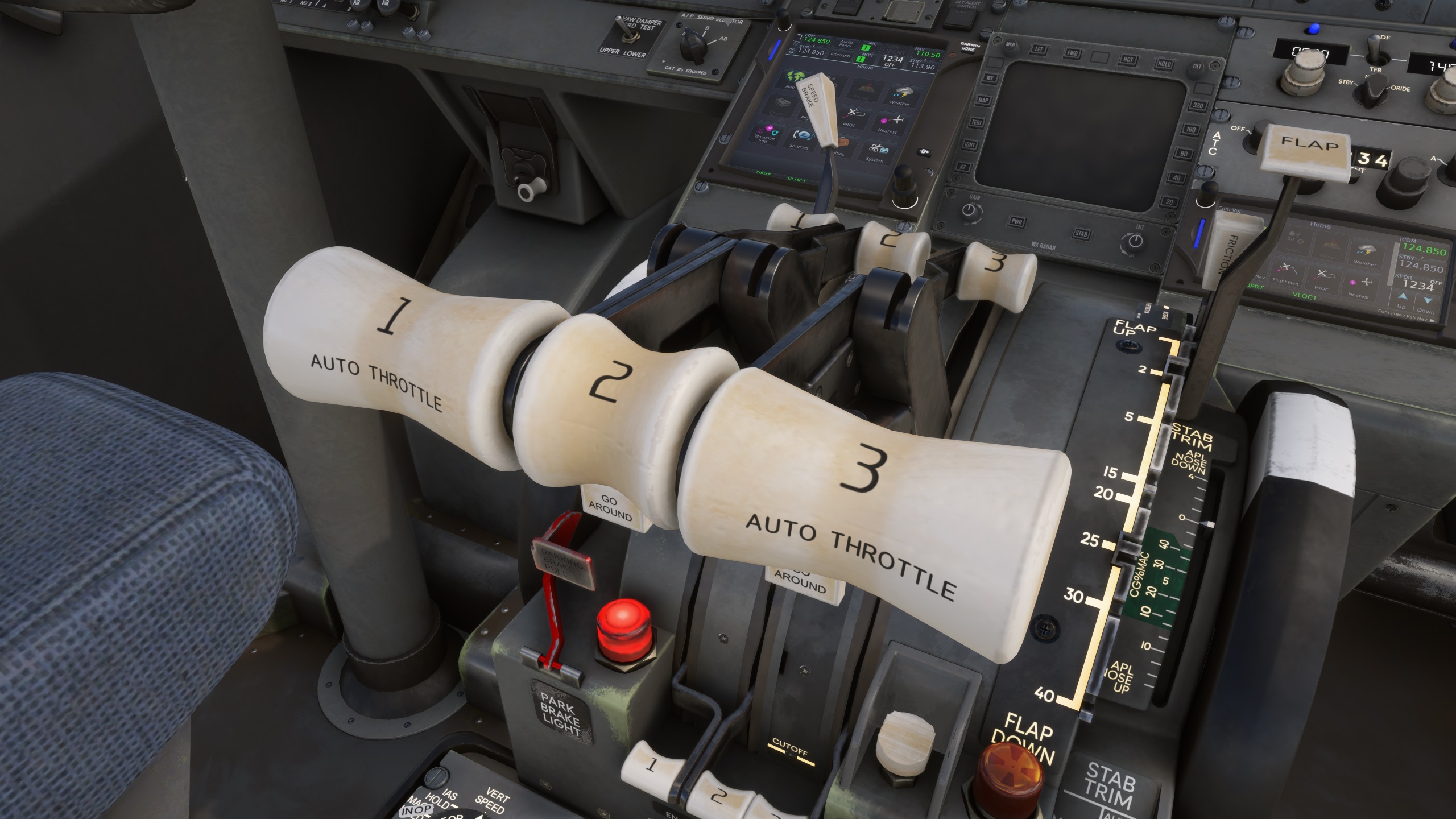Image resolution: width=1456 pixels, height=819 pixels.
Task: Tap the Audio Panel button
Action: coord(846,43)
